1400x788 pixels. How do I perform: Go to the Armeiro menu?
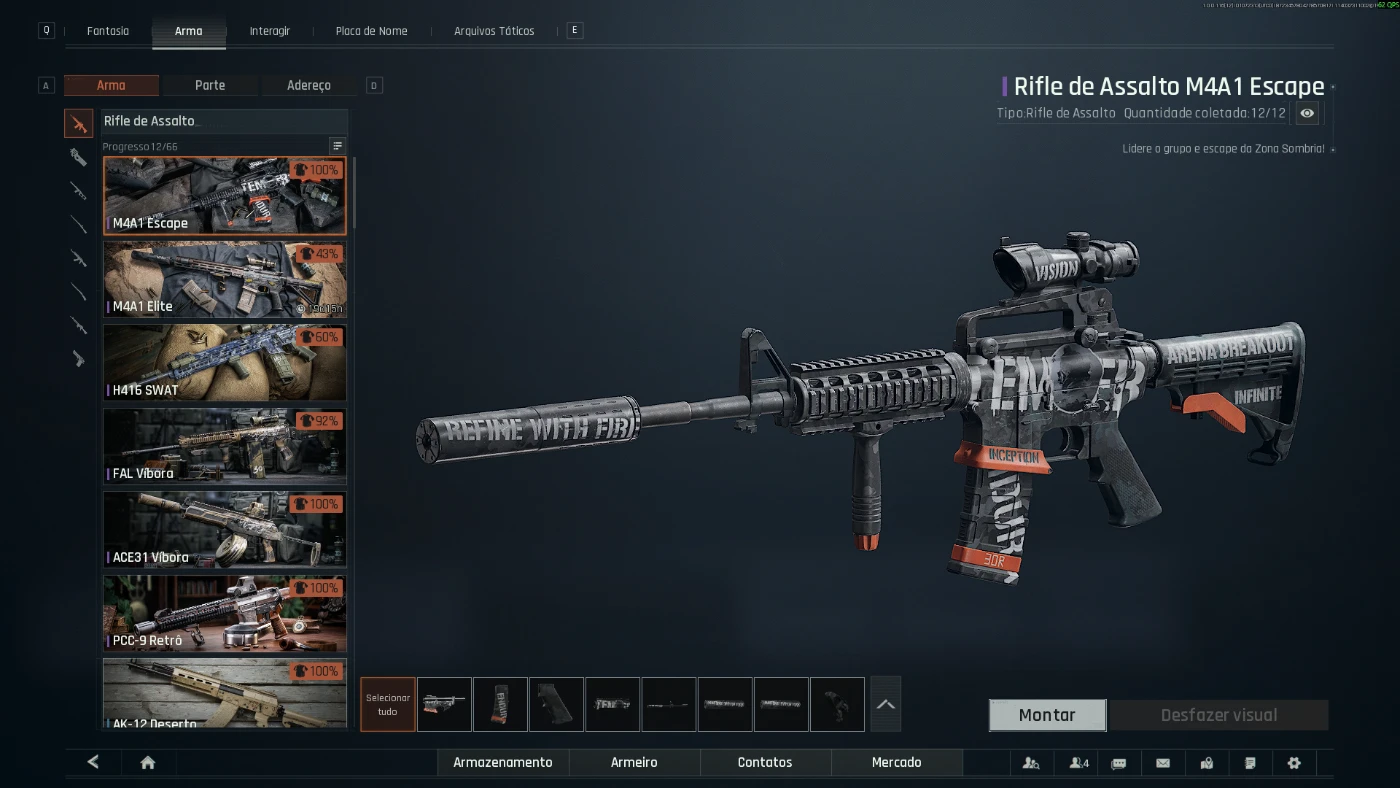(x=634, y=762)
